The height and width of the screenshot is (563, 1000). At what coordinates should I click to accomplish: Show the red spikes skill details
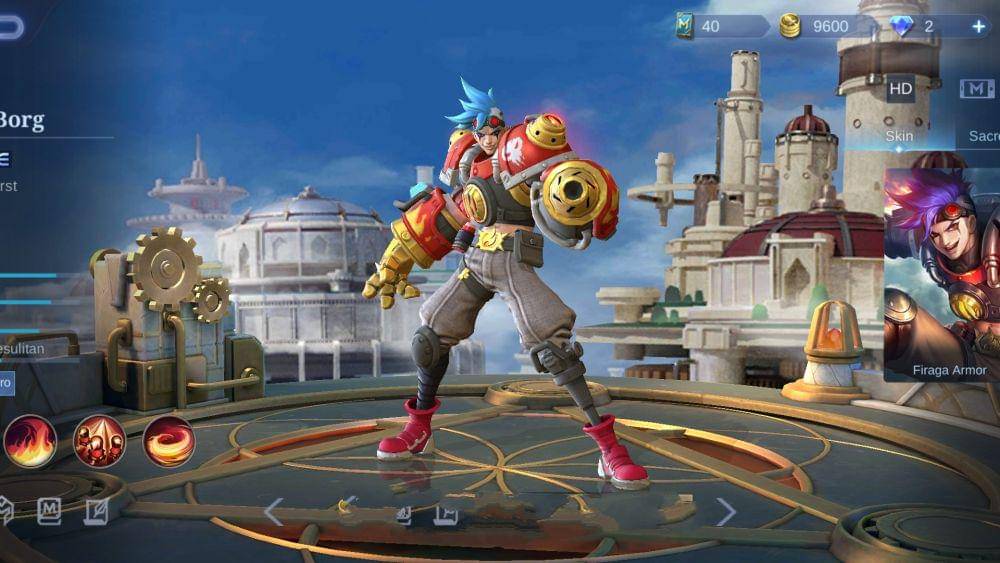[x=99, y=441]
